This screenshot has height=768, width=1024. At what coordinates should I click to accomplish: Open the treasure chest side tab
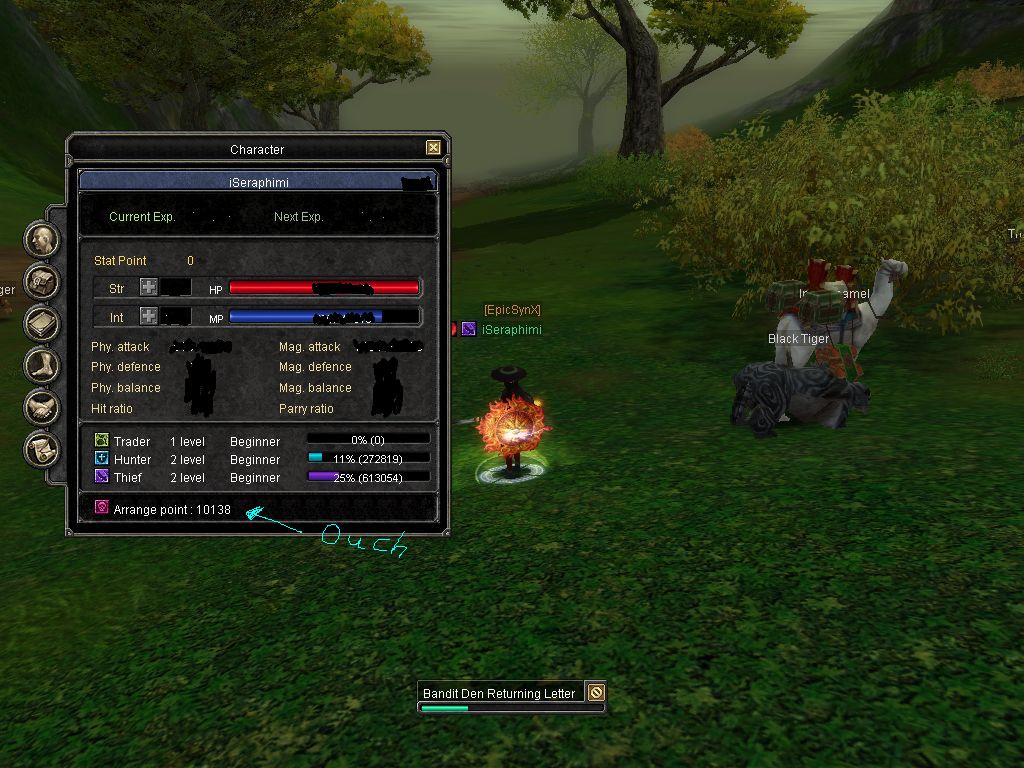(42, 281)
